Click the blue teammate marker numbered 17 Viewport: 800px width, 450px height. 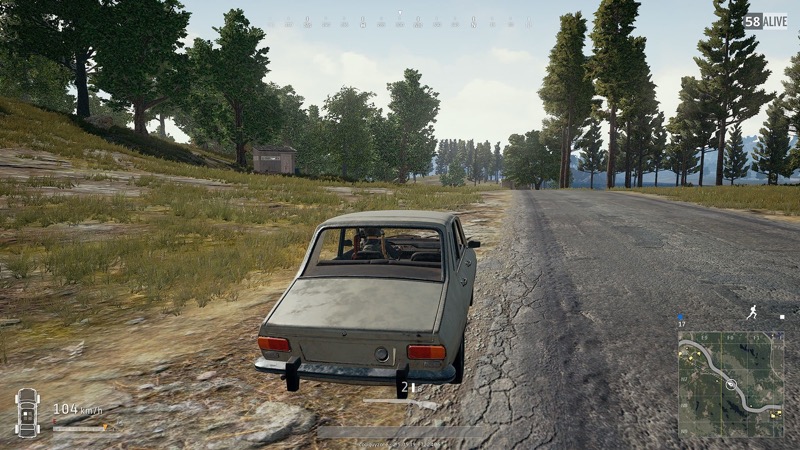click(682, 319)
